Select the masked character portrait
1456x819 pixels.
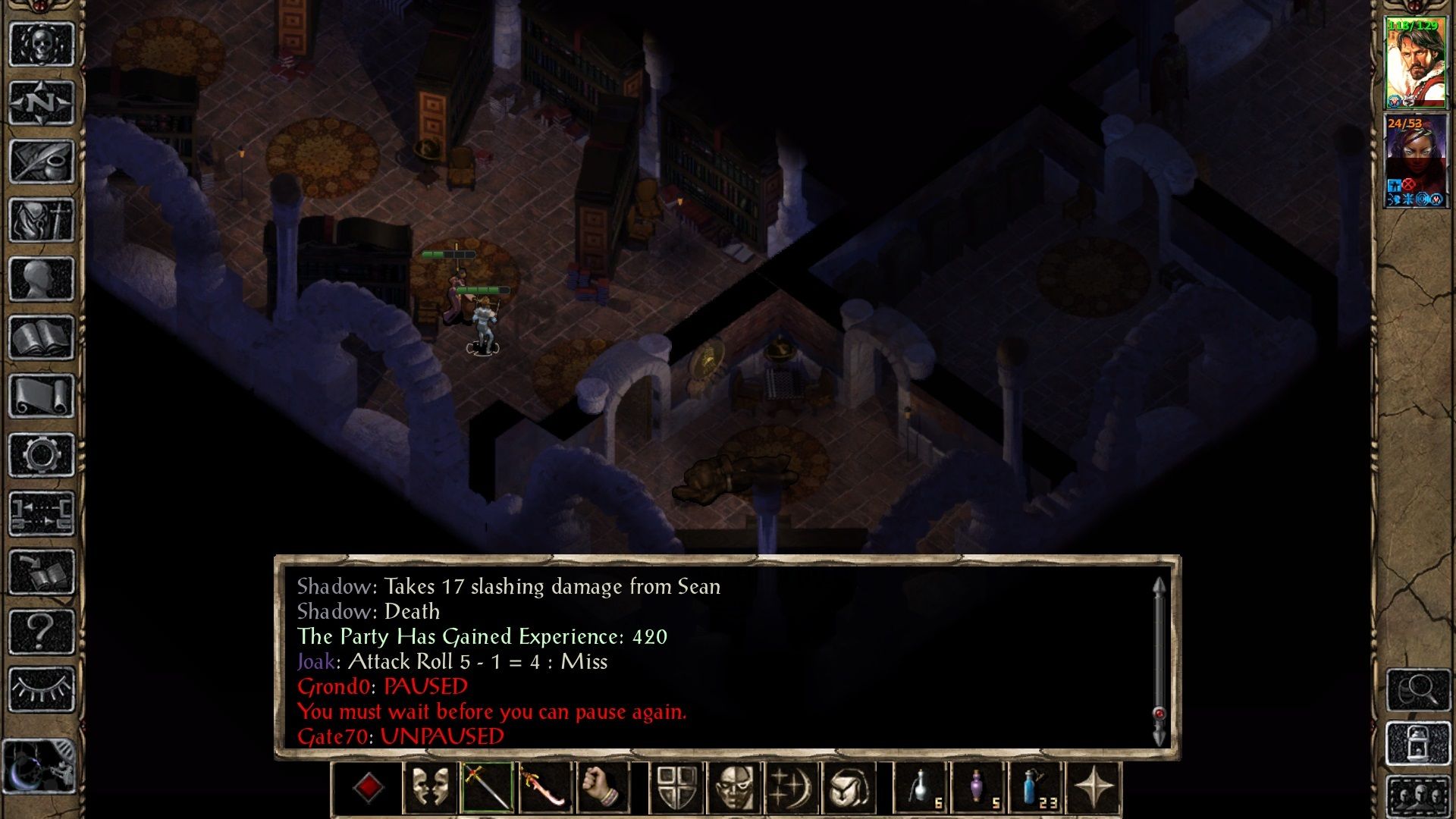[1416, 161]
